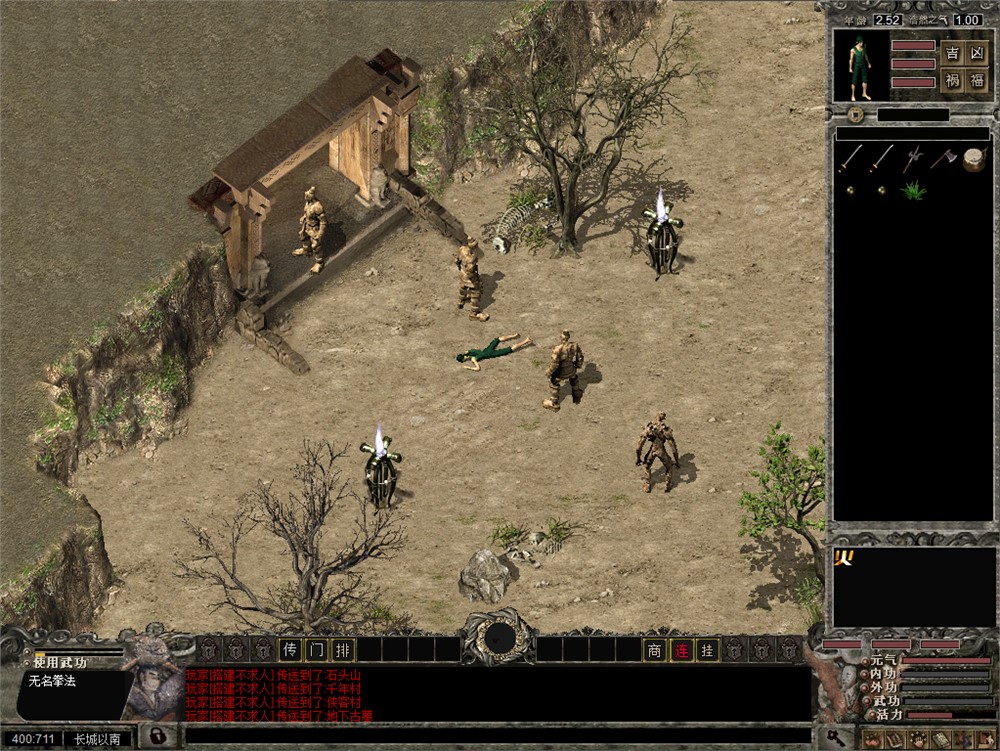Select the 福 button
The height and width of the screenshot is (751, 1000).
[x=977, y=81]
